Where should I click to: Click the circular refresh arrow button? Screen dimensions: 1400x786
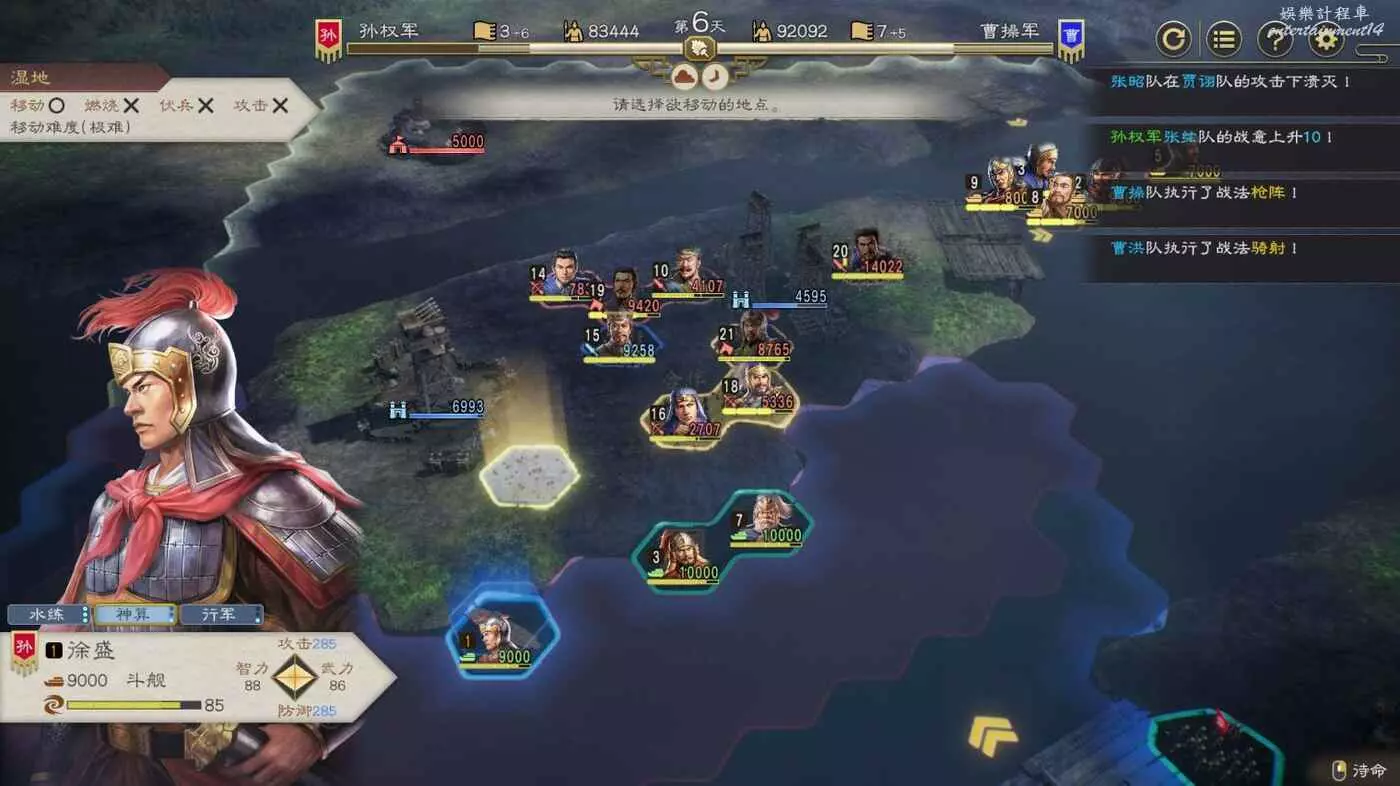(x=1174, y=40)
